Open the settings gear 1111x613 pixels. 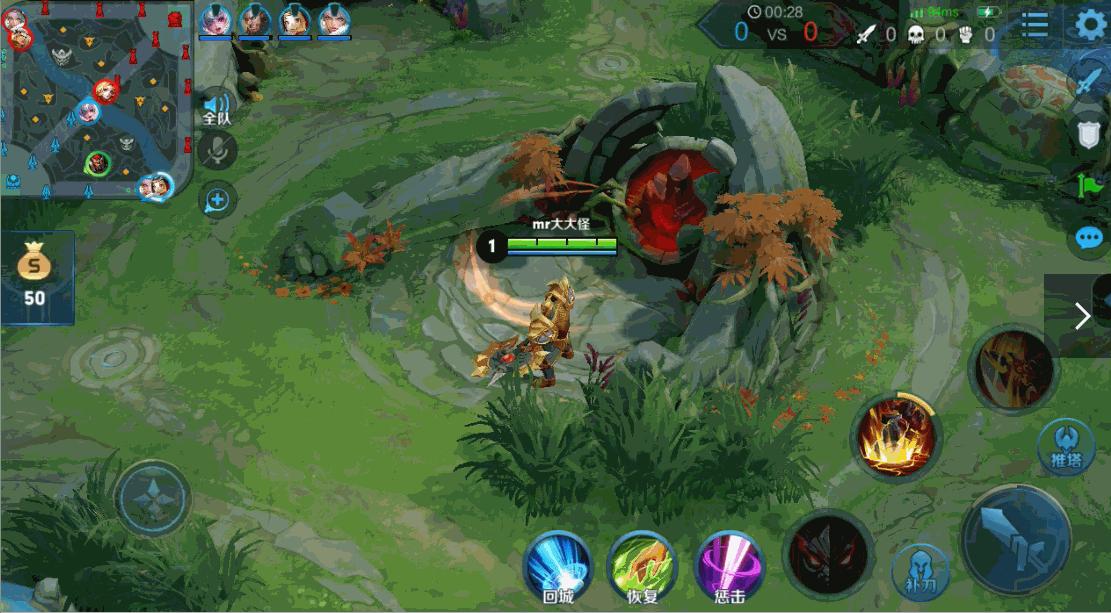click(x=1091, y=24)
